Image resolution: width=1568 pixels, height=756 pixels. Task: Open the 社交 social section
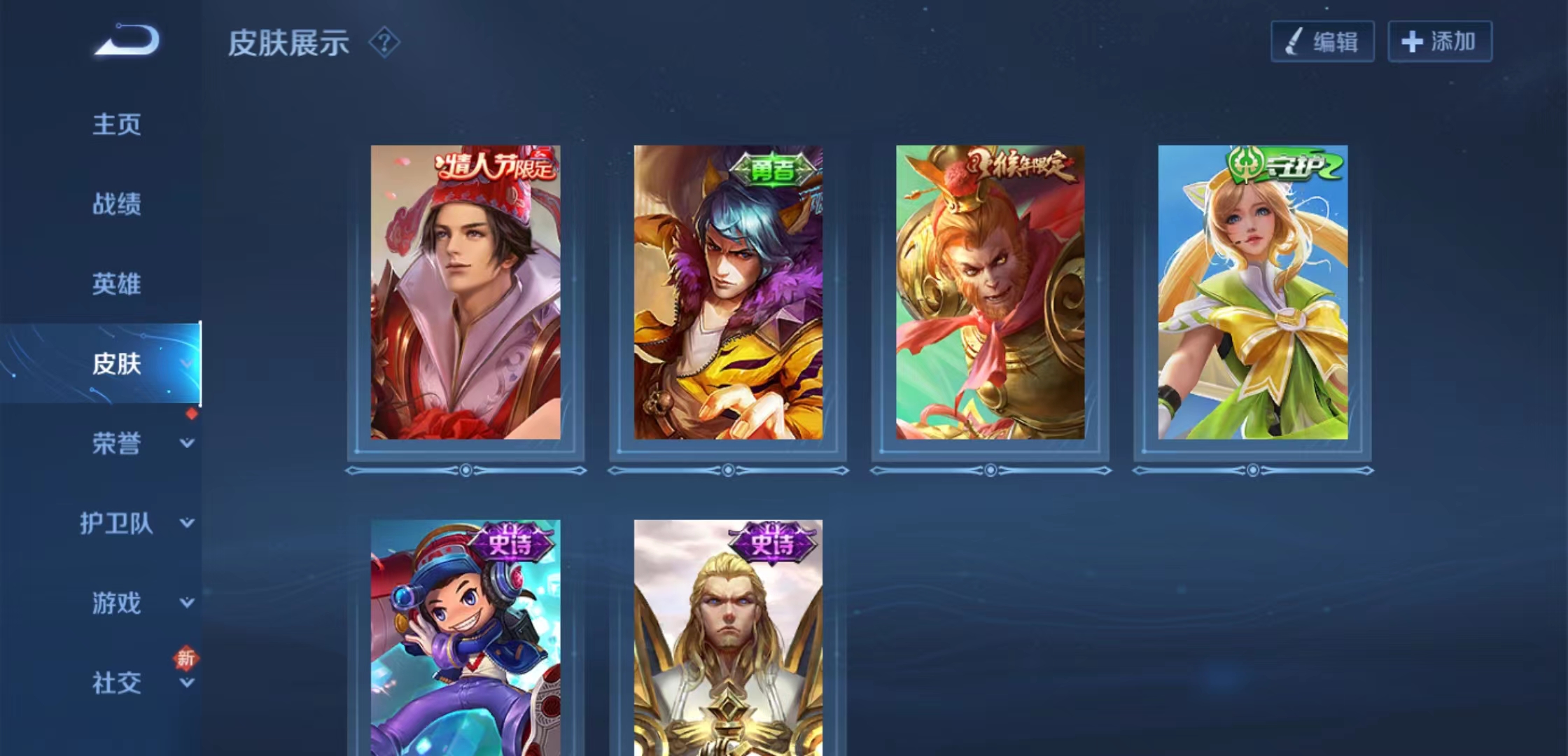tap(117, 683)
